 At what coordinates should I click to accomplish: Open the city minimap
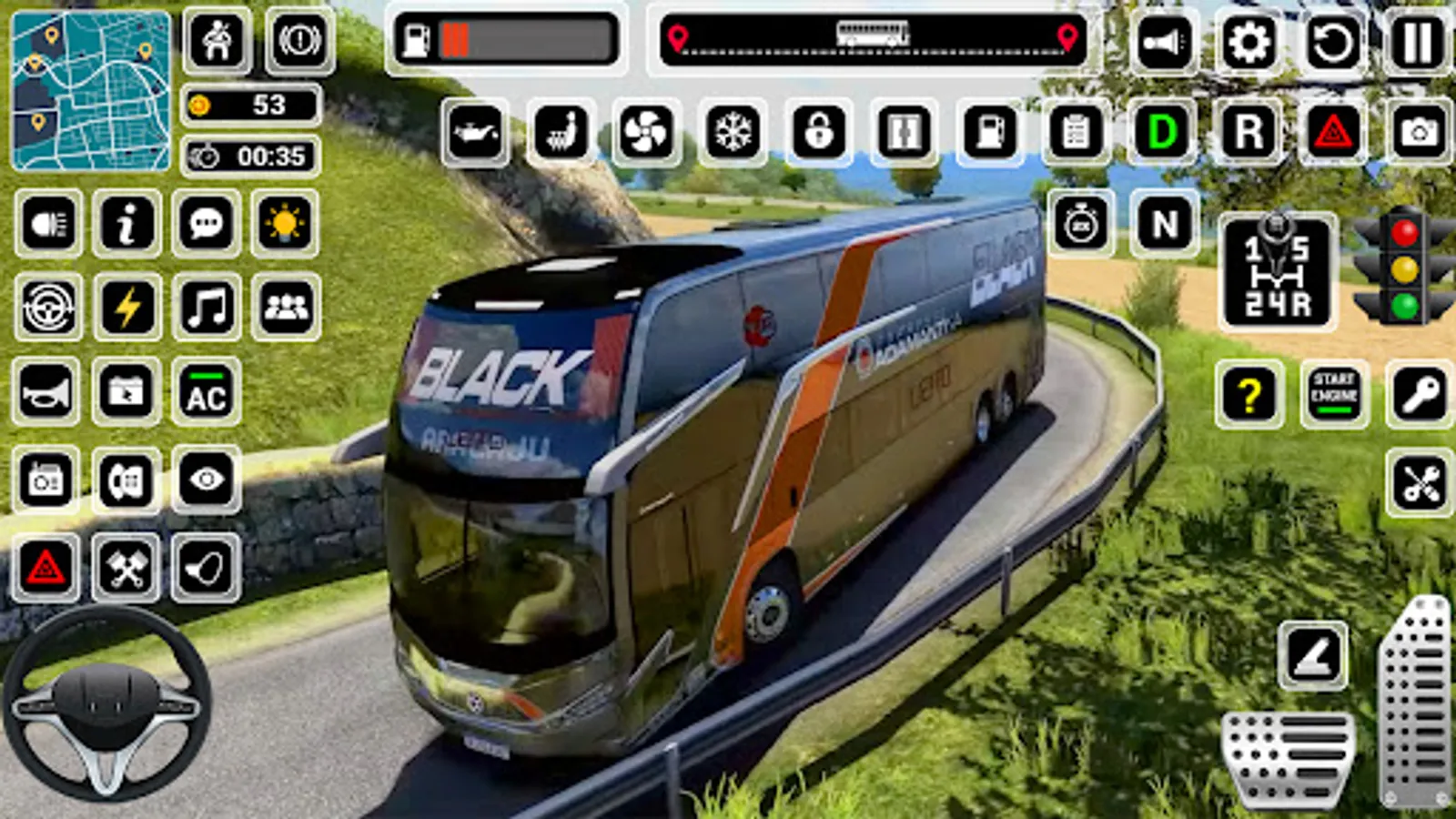91,91
